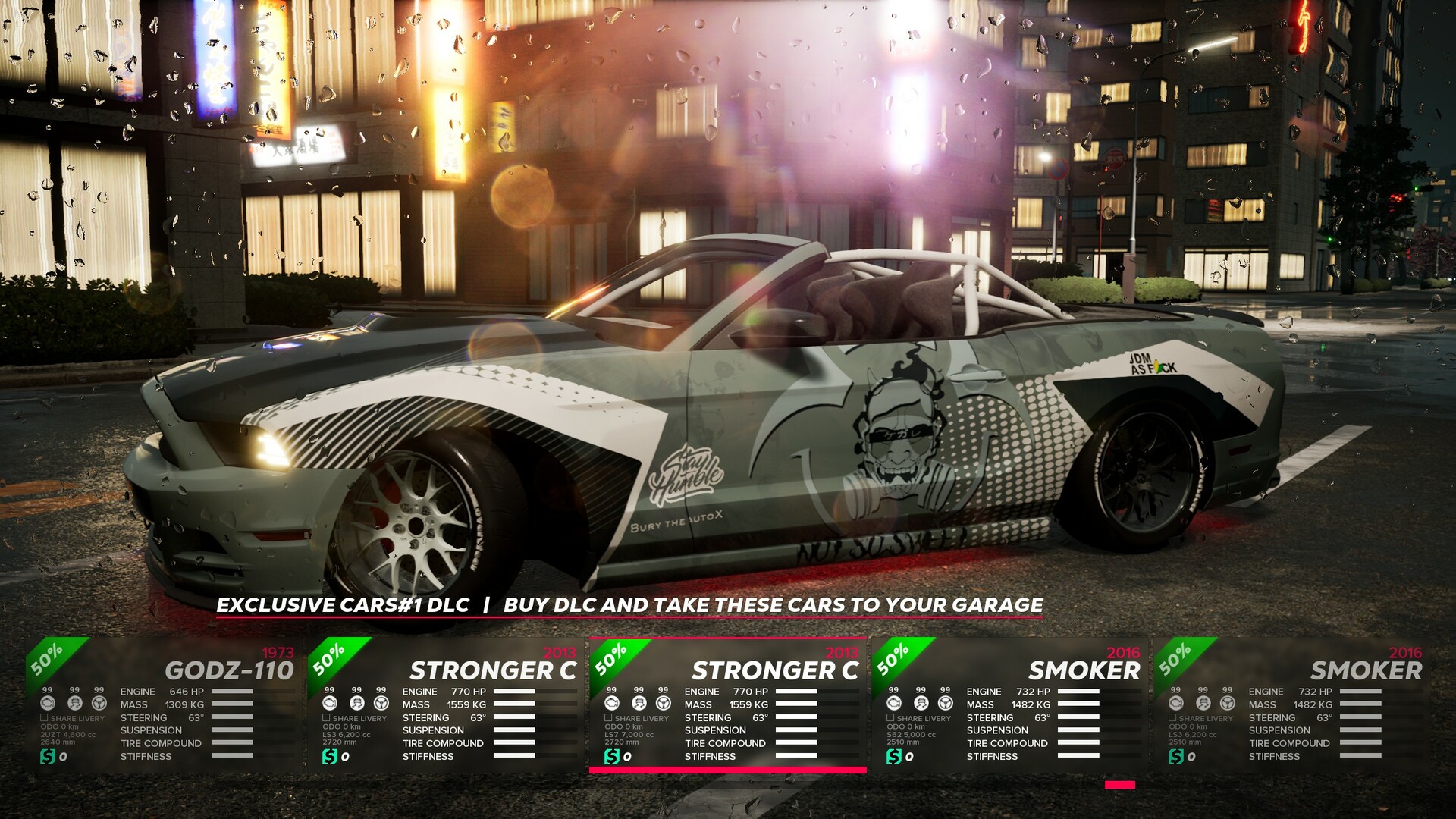Select the S currency icon on the SMOKER card
Screen dimensions: 1456x819
[893, 756]
